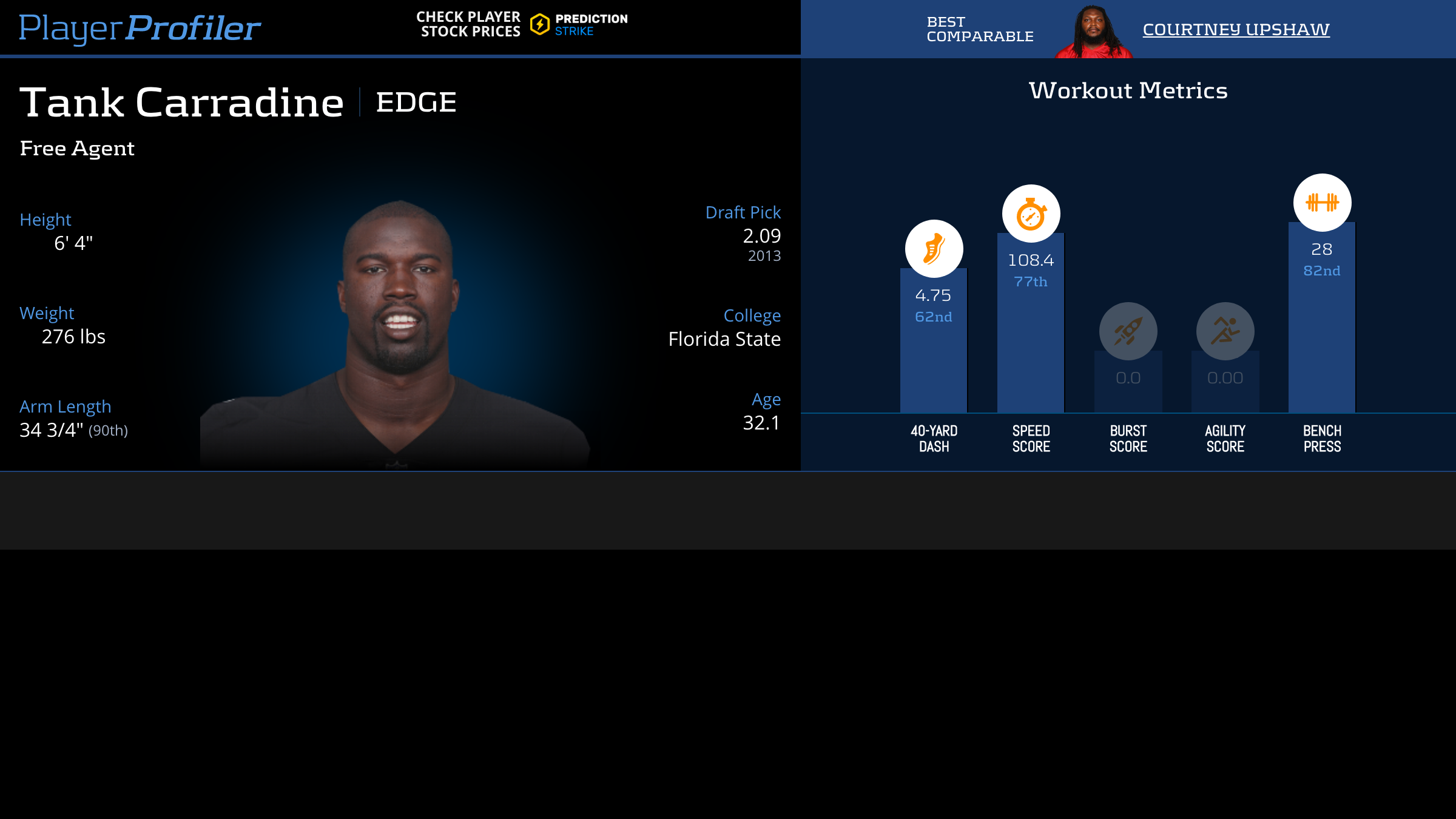Select the 40-yard dash shoe icon
1456x819 pixels.
934,249
